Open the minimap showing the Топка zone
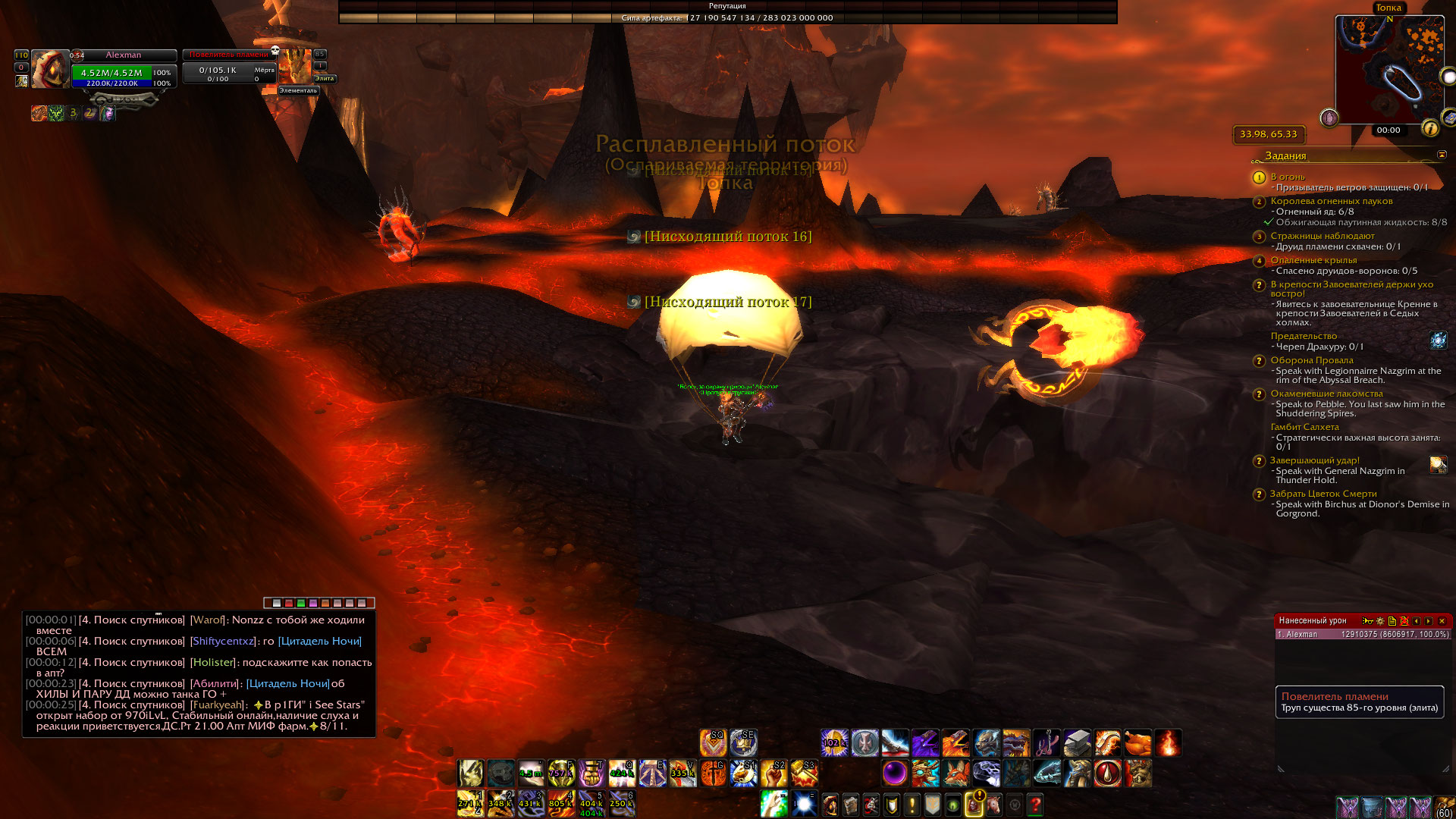The width and height of the screenshot is (1456, 819). point(1389,68)
